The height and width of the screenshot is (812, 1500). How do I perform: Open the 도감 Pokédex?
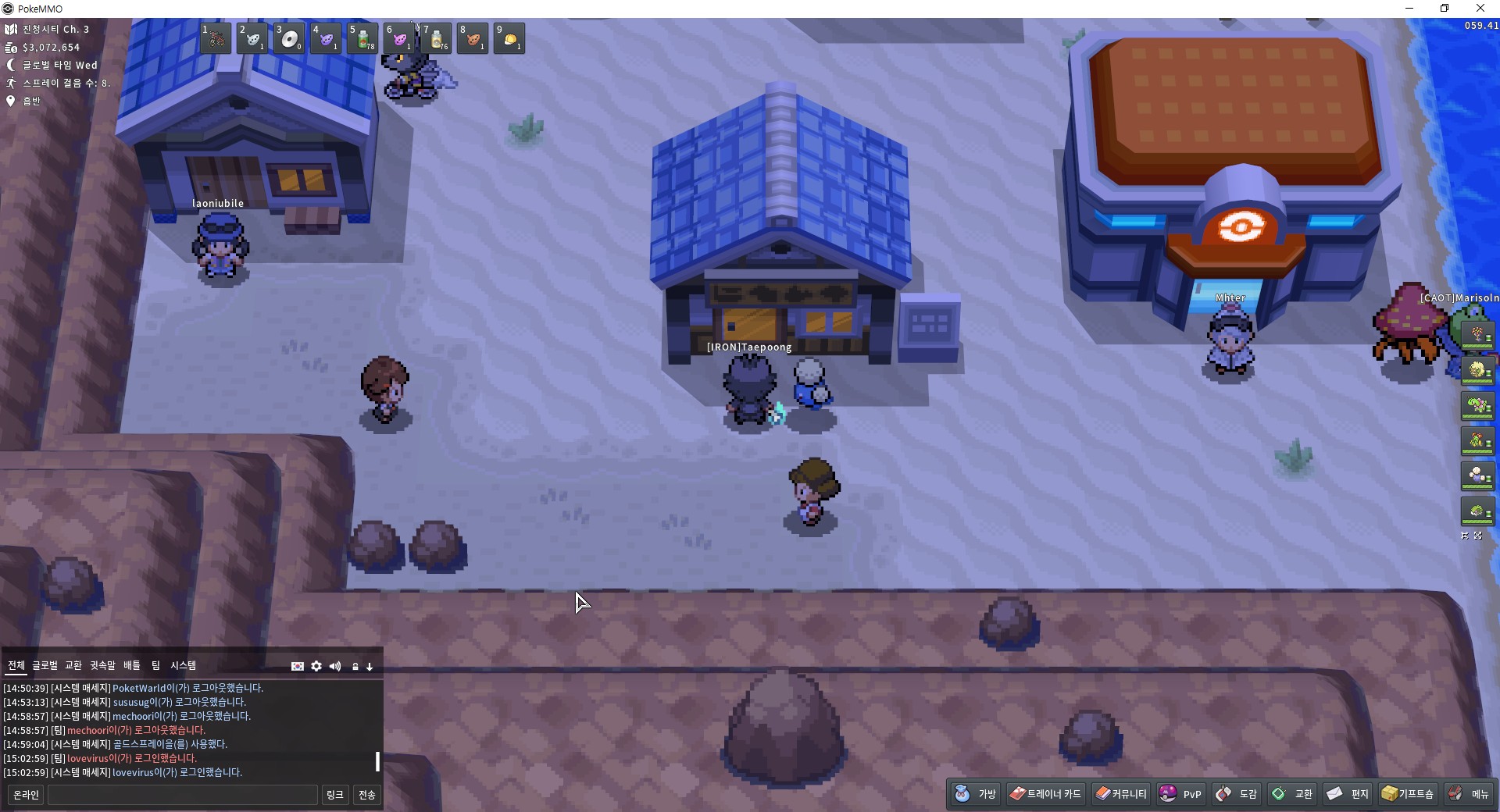[1237, 794]
